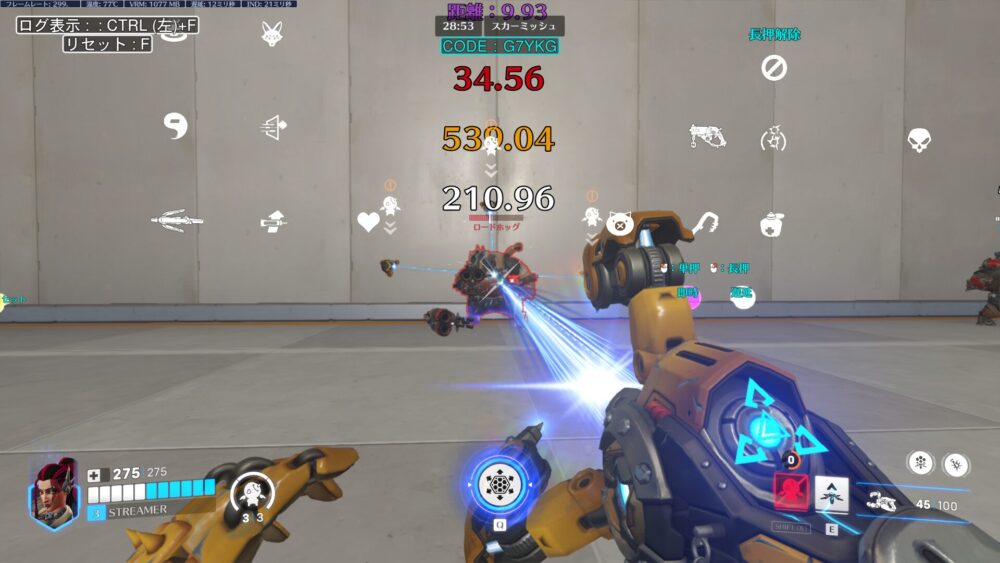This screenshot has height=563, width=1000.
Task: Choose the white revolver pistol icon
Action: (706, 136)
